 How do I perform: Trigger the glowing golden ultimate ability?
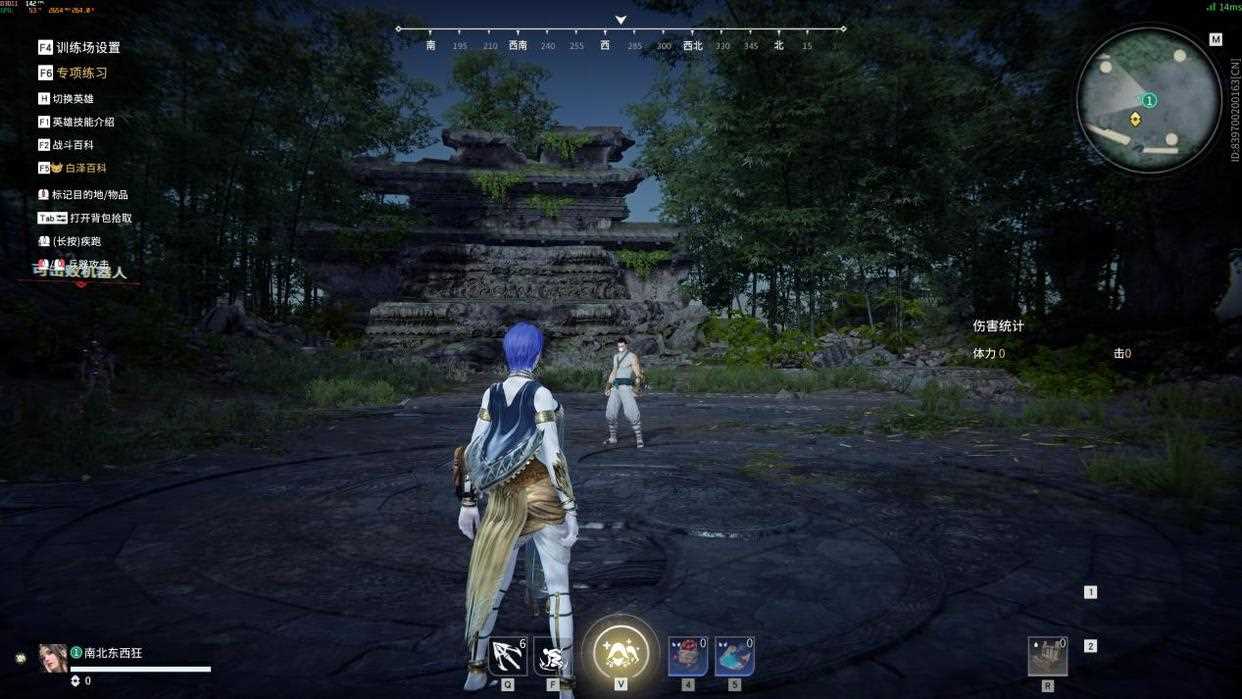pos(621,653)
